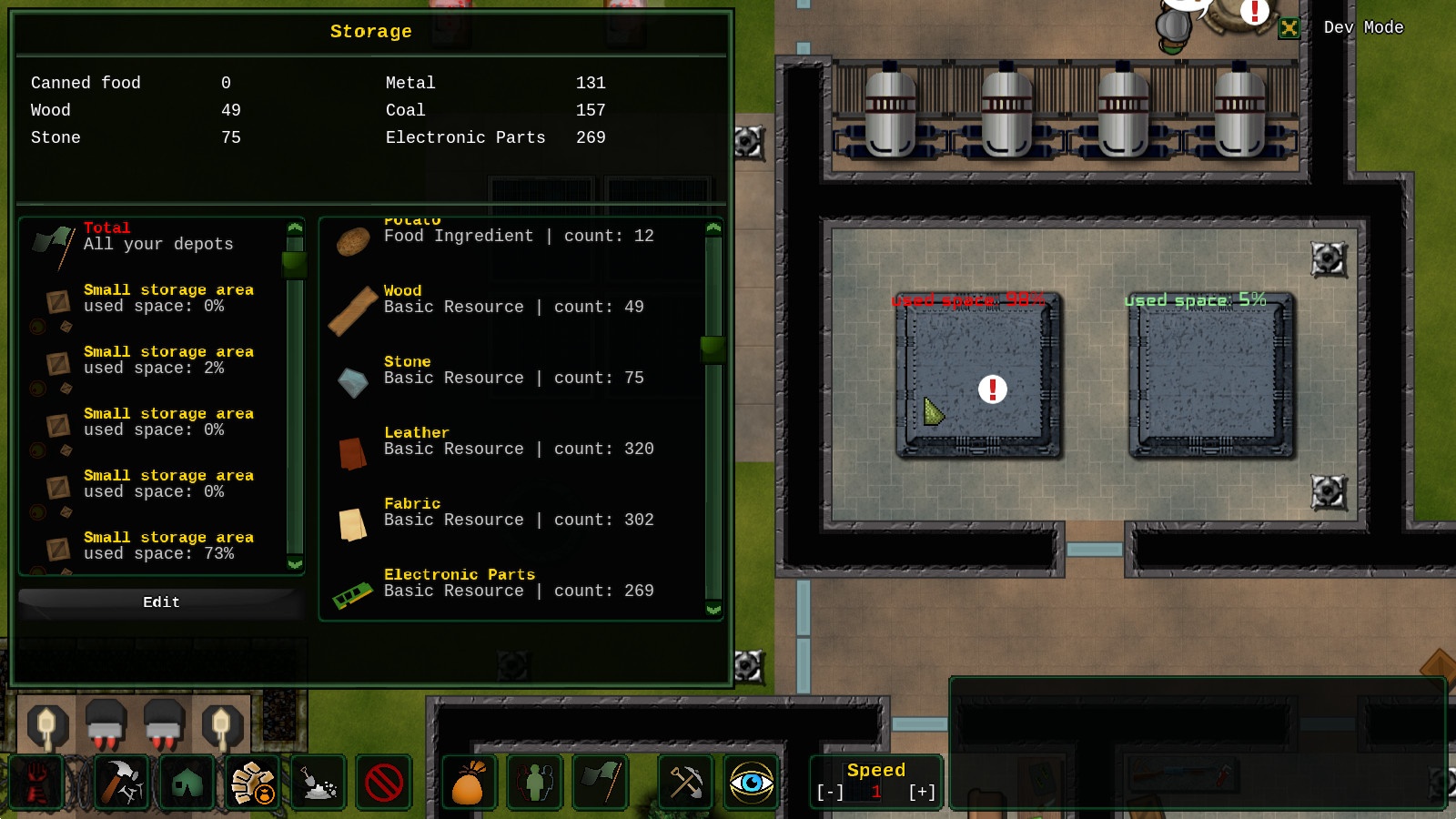Activate the red cancel-circle tool
The image size is (1456, 819).
tap(383, 783)
